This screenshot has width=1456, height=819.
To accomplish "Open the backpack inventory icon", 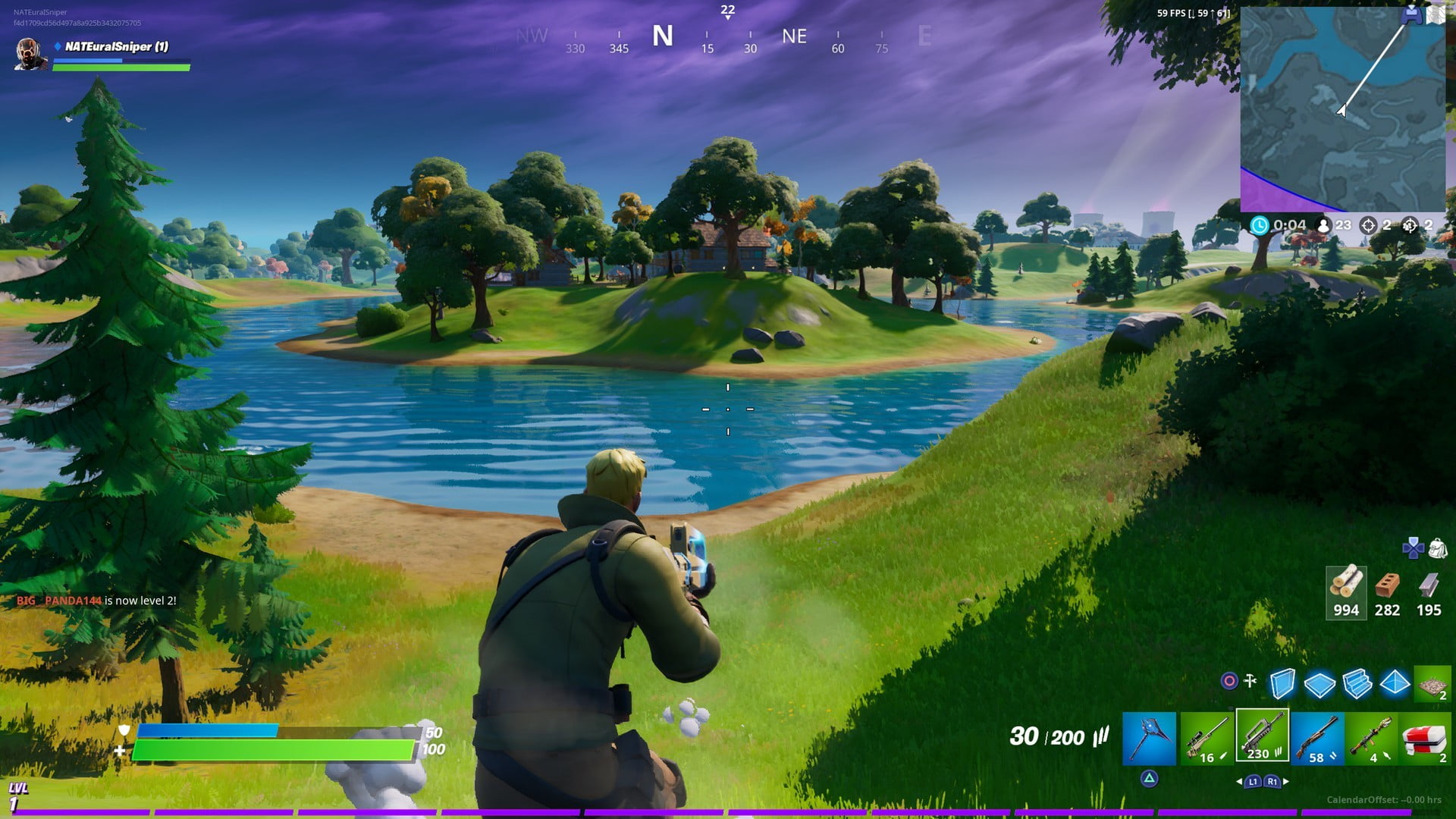I will (1437, 548).
